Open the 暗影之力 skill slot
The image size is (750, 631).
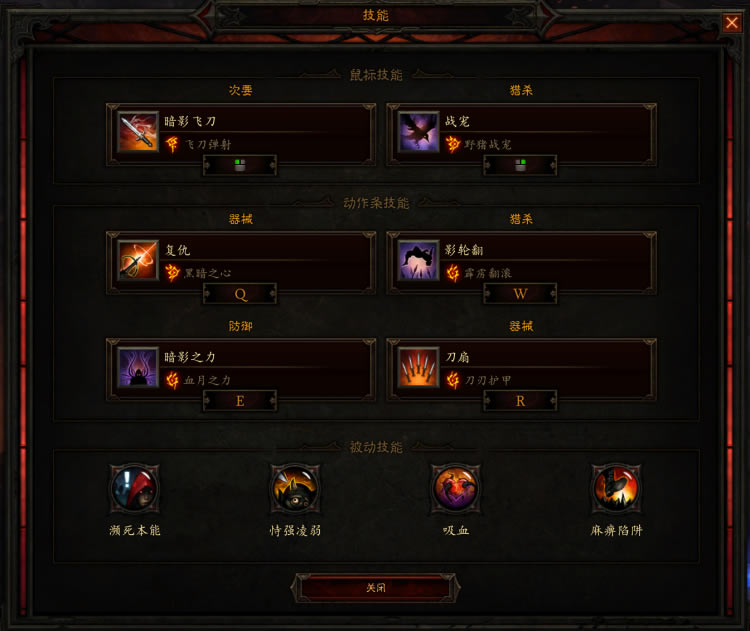[240, 366]
